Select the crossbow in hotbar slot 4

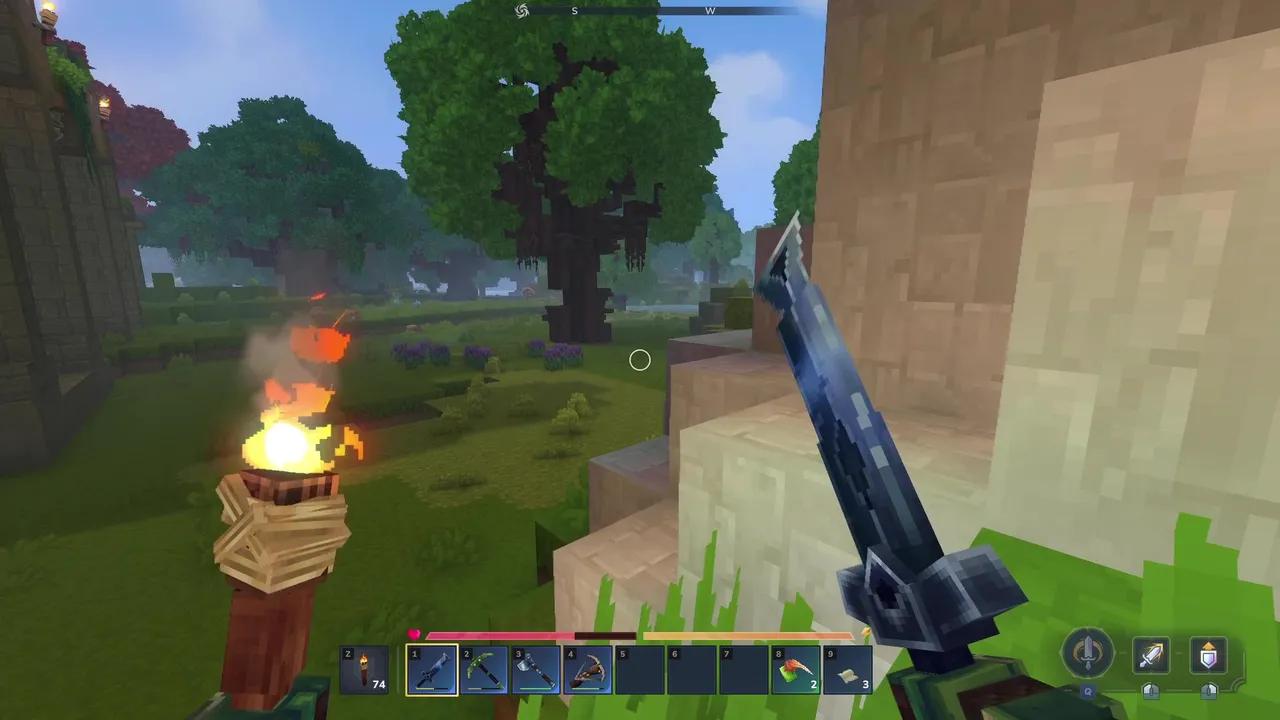(x=589, y=668)
